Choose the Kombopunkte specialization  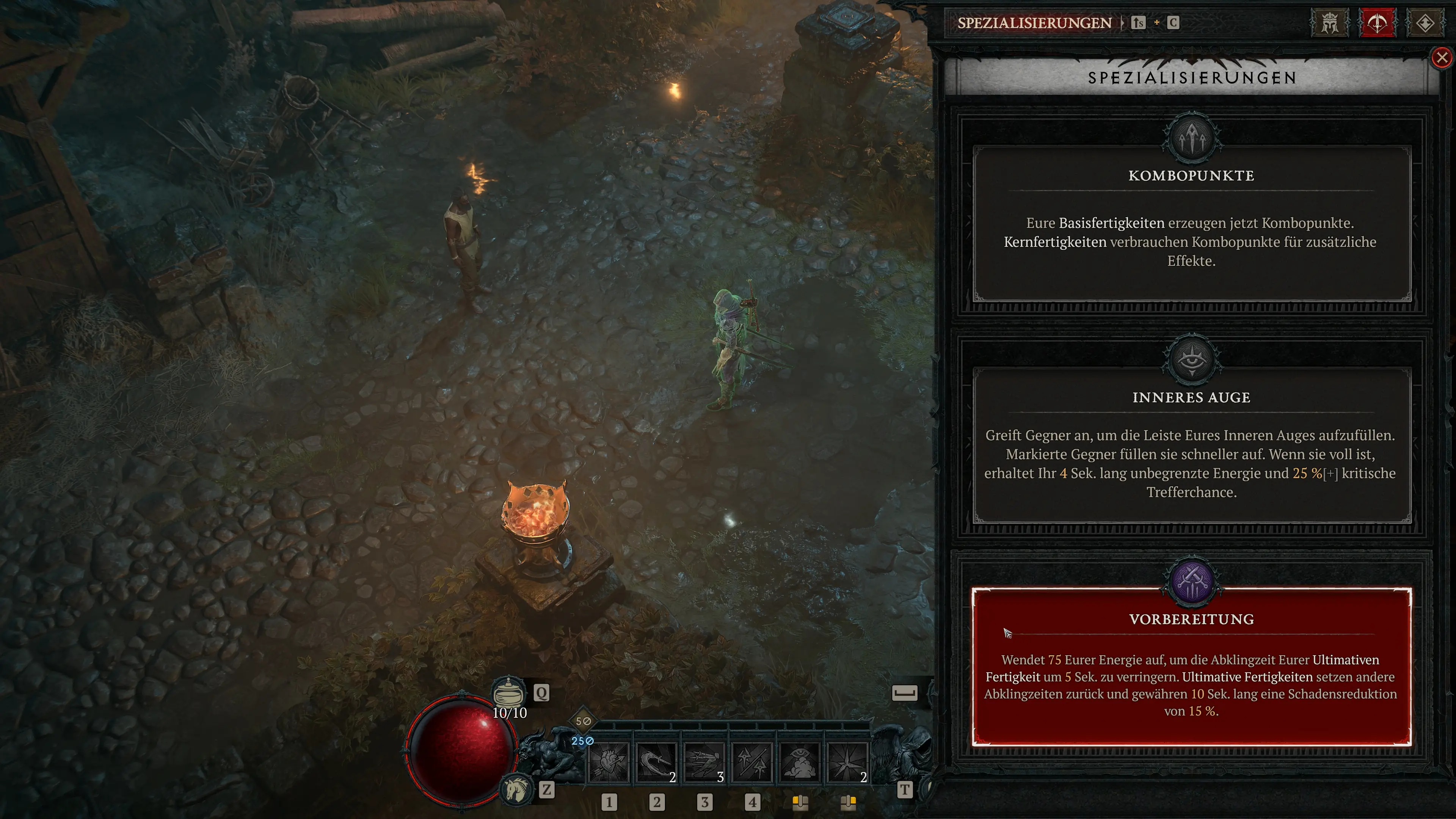coord(1191,223)
